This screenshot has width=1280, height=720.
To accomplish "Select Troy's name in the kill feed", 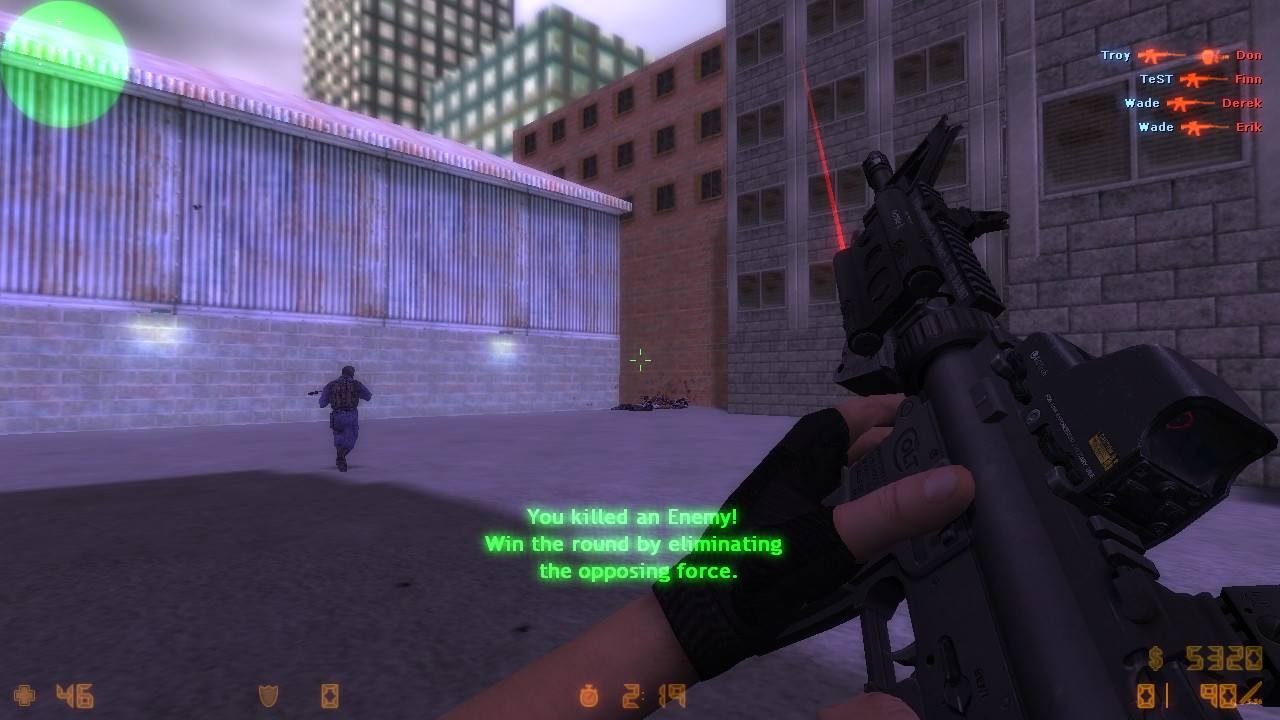I will coord(1116,55).
